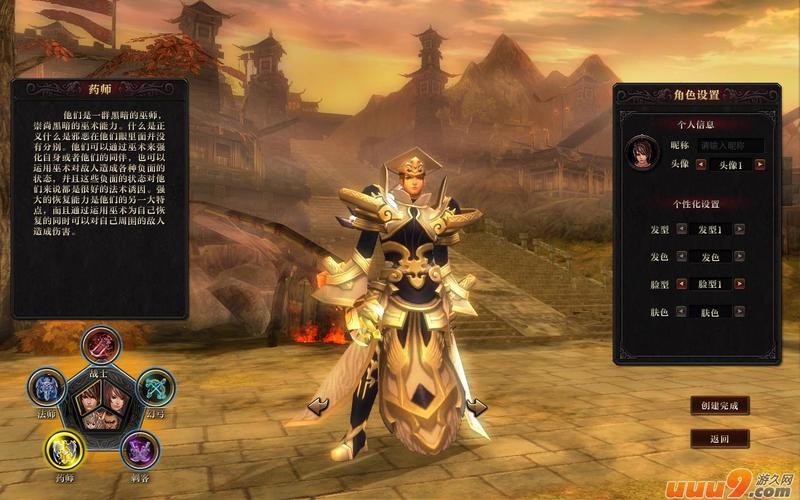The width and height of the screenshot is (800, 500).
Task: Go back with the 返回 button
Action: coord(719,438)
